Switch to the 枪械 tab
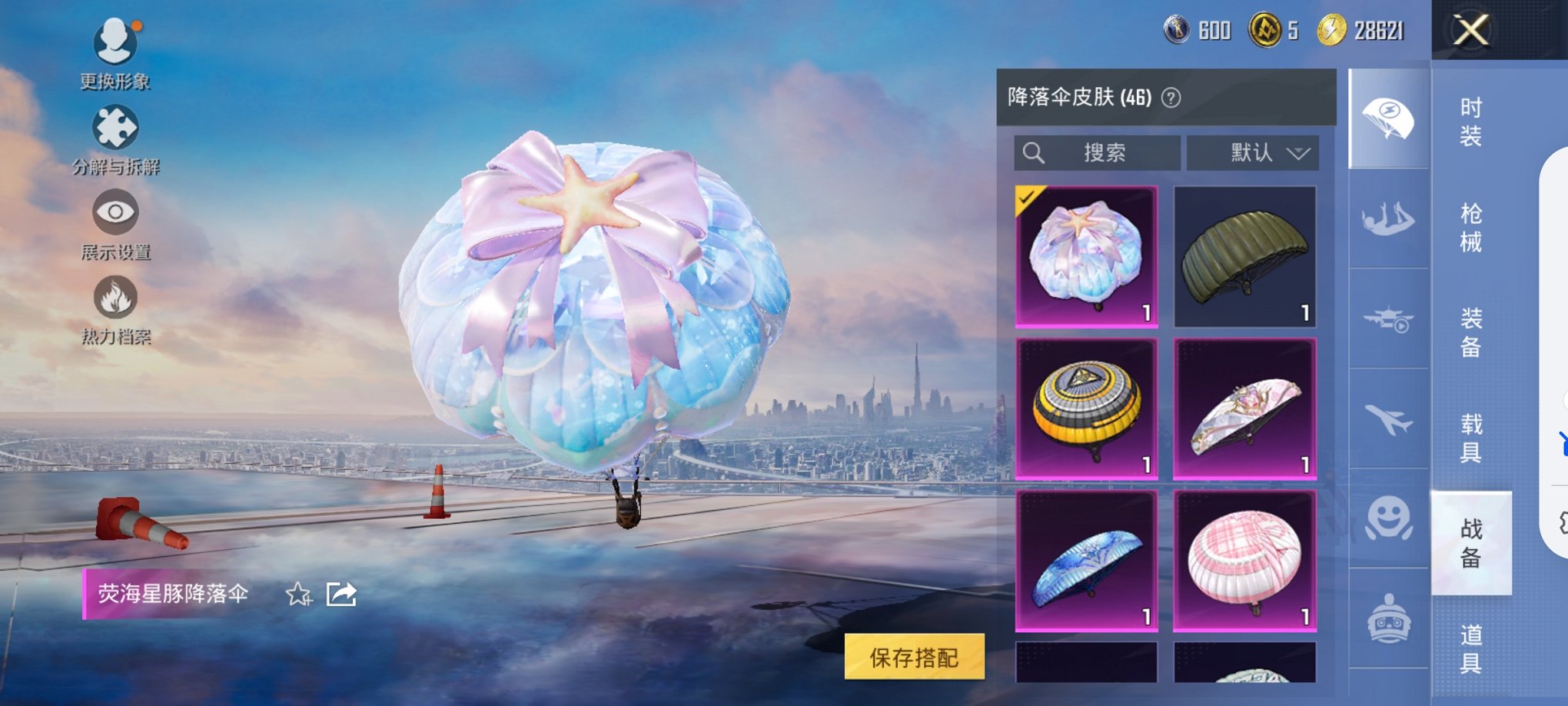The height and width of the screenshot is (706, 1568). click(x=1470, y=227)
